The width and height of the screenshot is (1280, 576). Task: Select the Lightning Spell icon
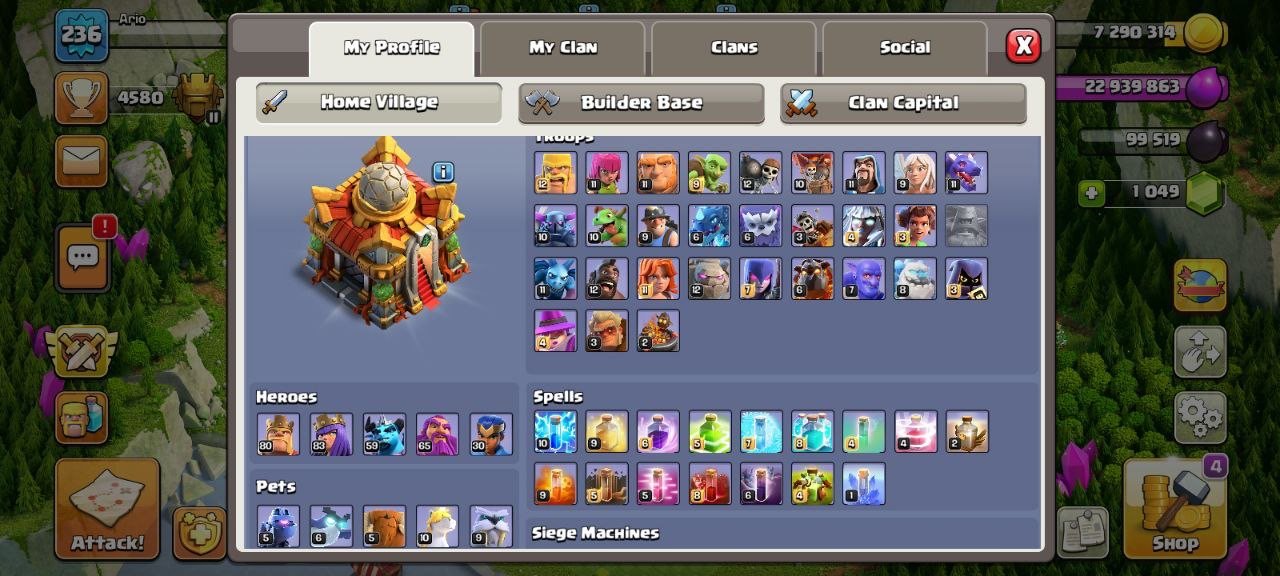click(555, 431)
